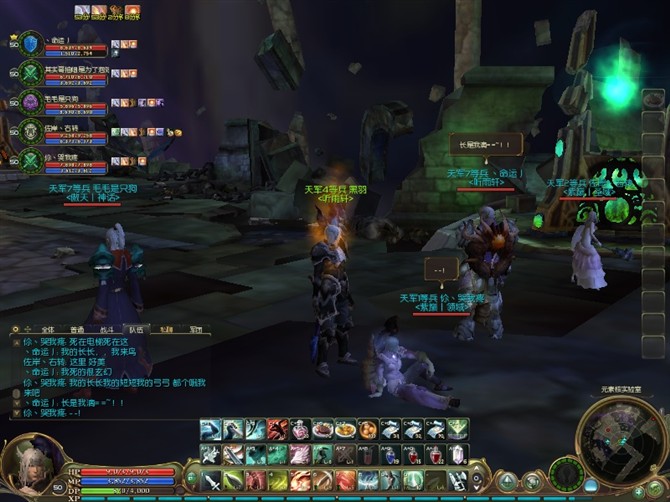
Task: Show the 队伍 party chat tab
Action: [x=137, y=329]
